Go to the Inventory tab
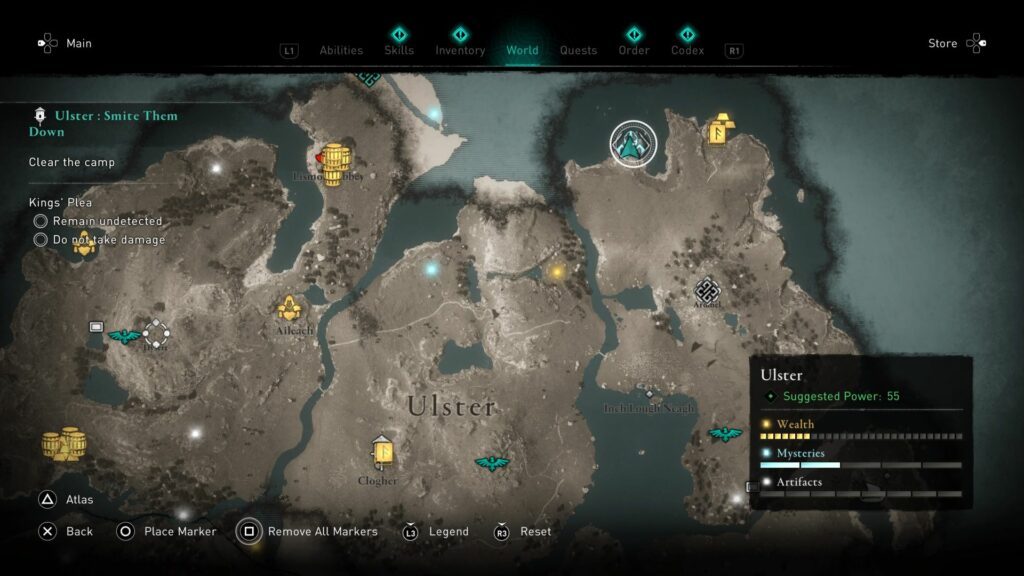Viewport: 1024px width, 576px height. [460, 50]
